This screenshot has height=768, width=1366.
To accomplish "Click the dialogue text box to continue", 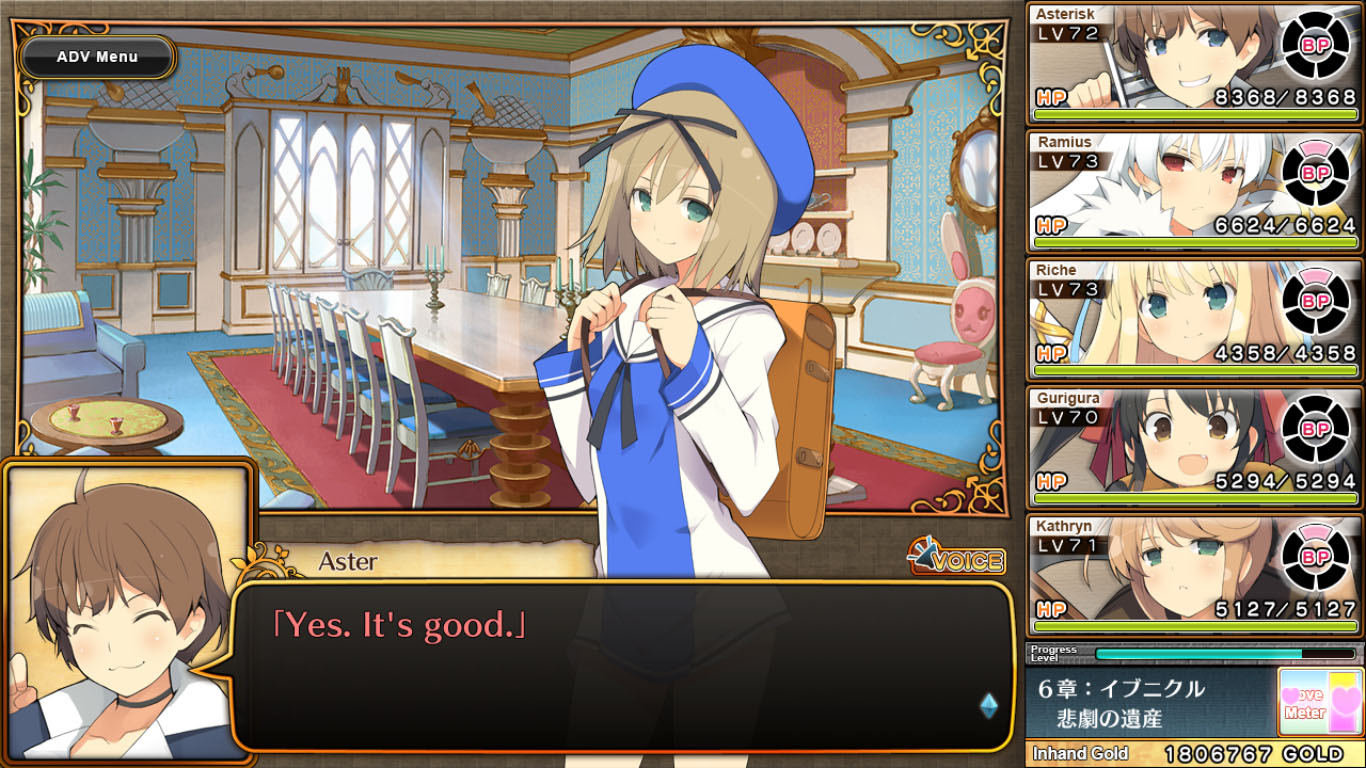I will (620, 665).
